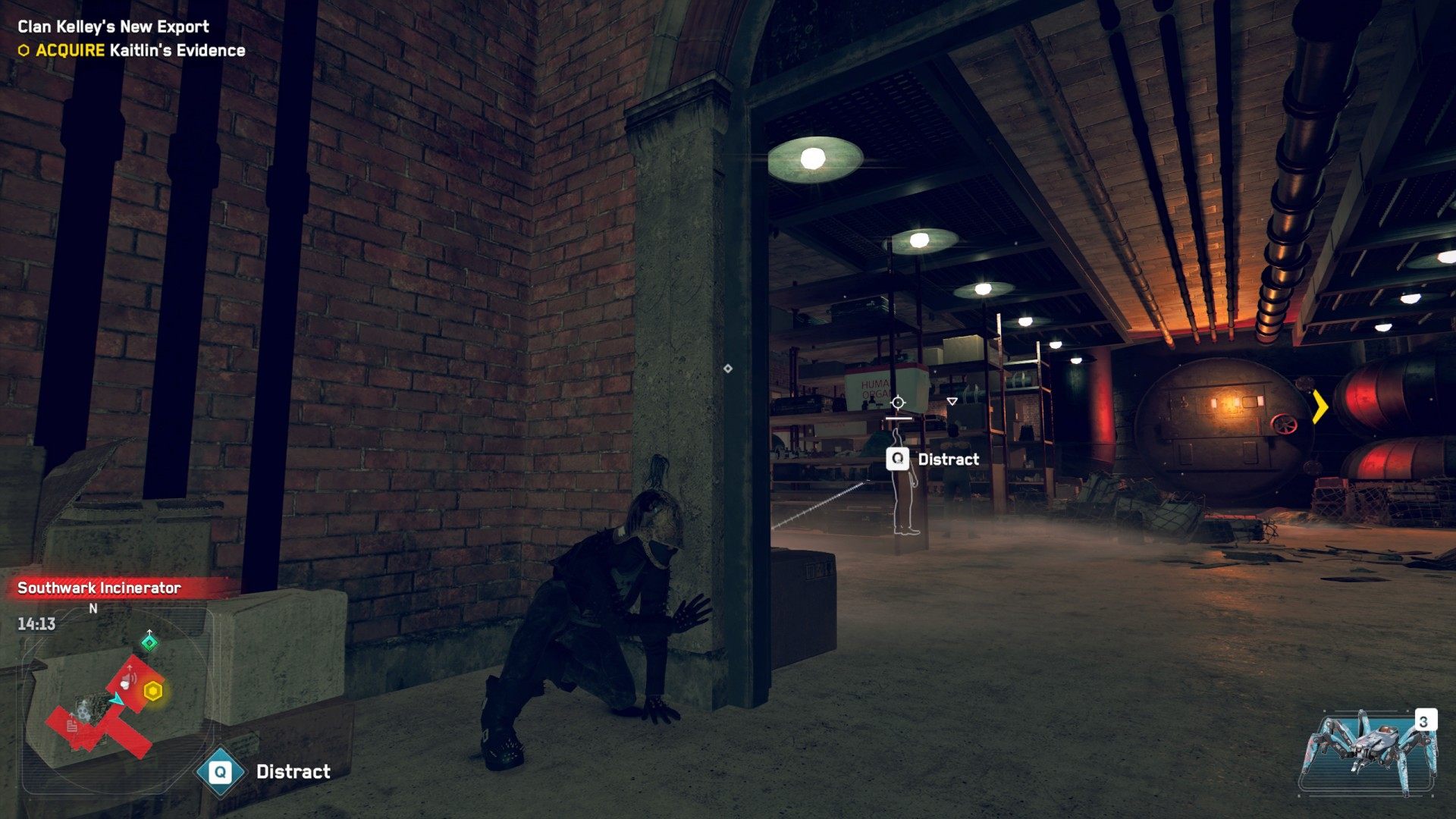Click the green diamond marker on the minimap

(x=149, y=643)
